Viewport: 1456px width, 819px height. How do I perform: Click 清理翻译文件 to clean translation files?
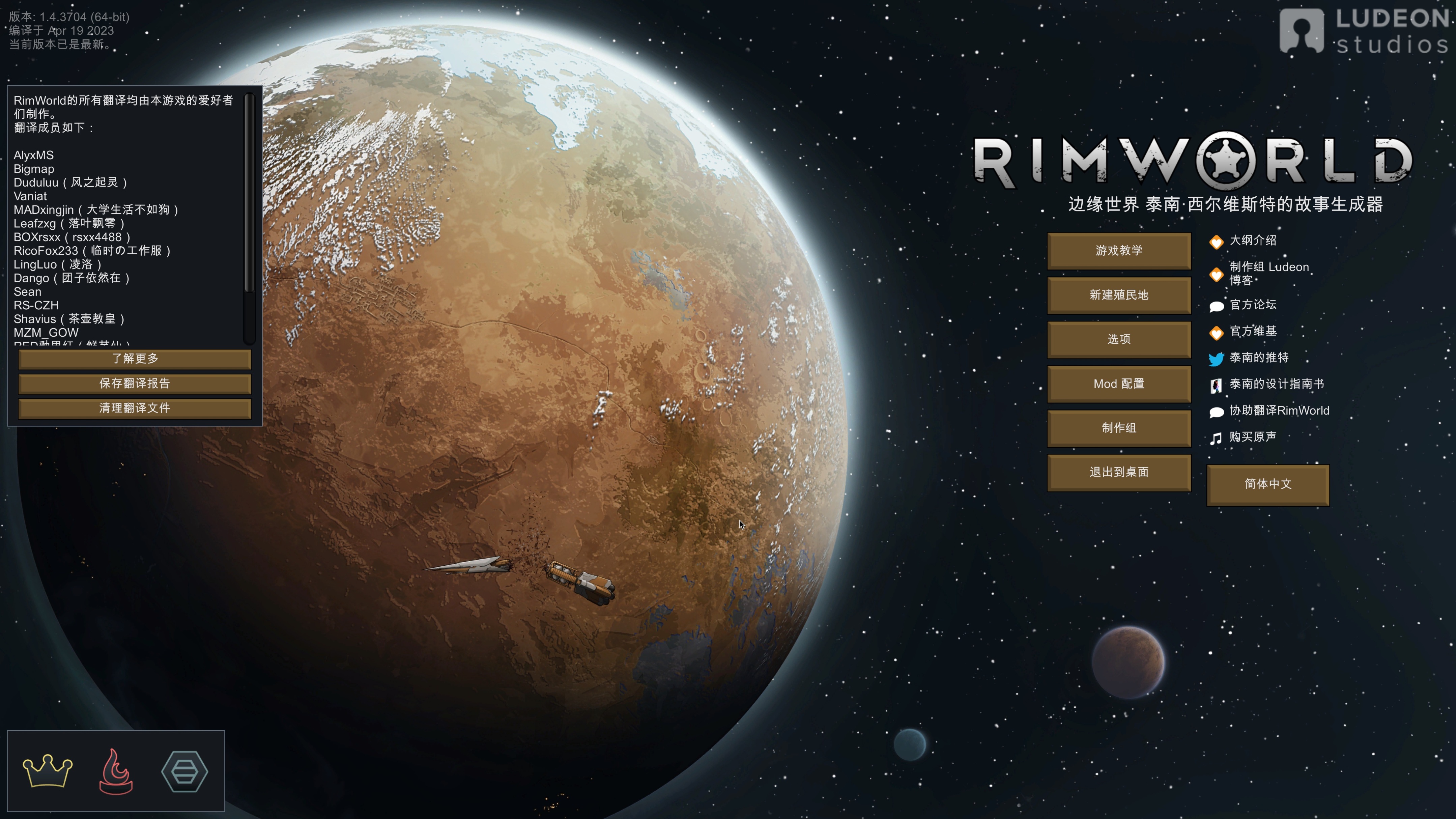coord(135,408)
